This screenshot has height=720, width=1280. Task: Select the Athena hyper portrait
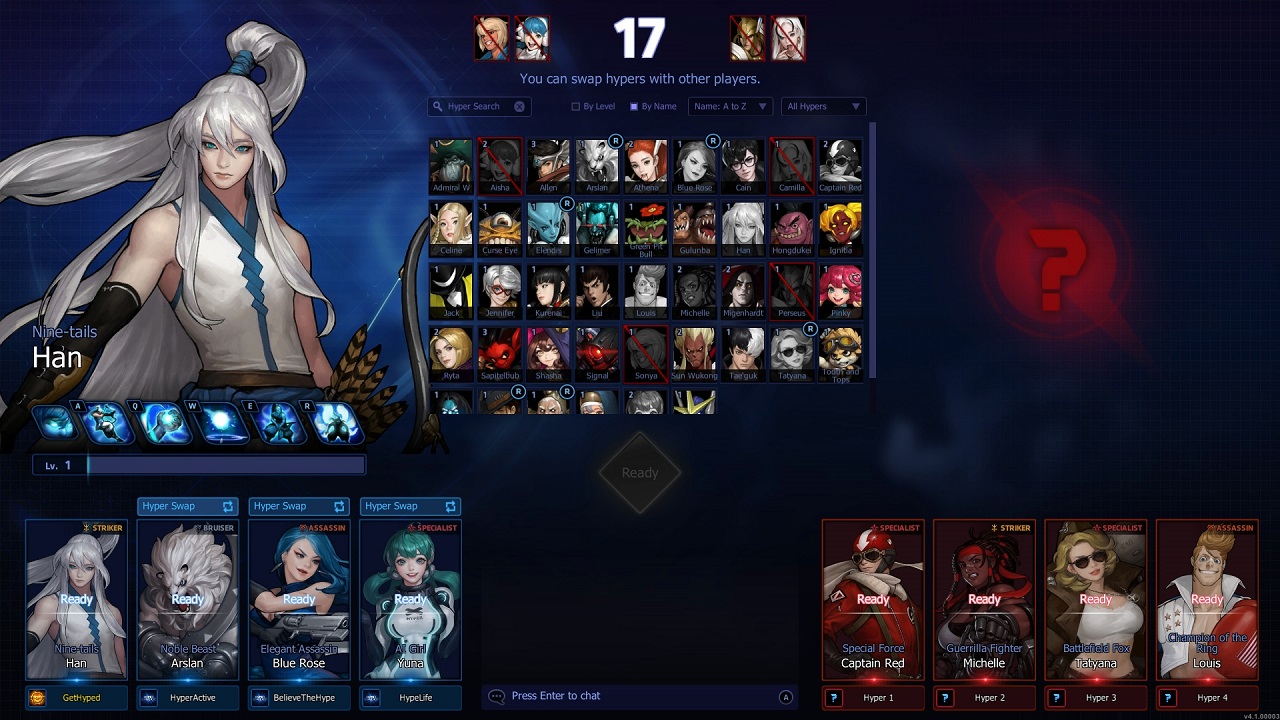646,165
